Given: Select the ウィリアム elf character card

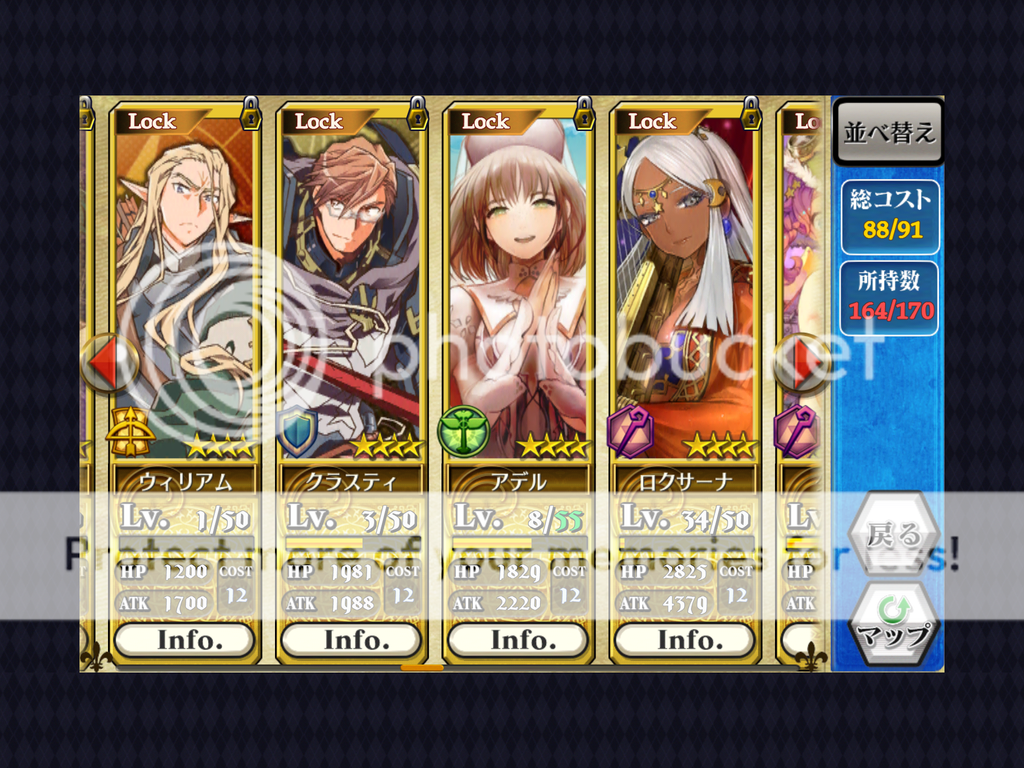Looking at the screenshot, I should 185,290.
